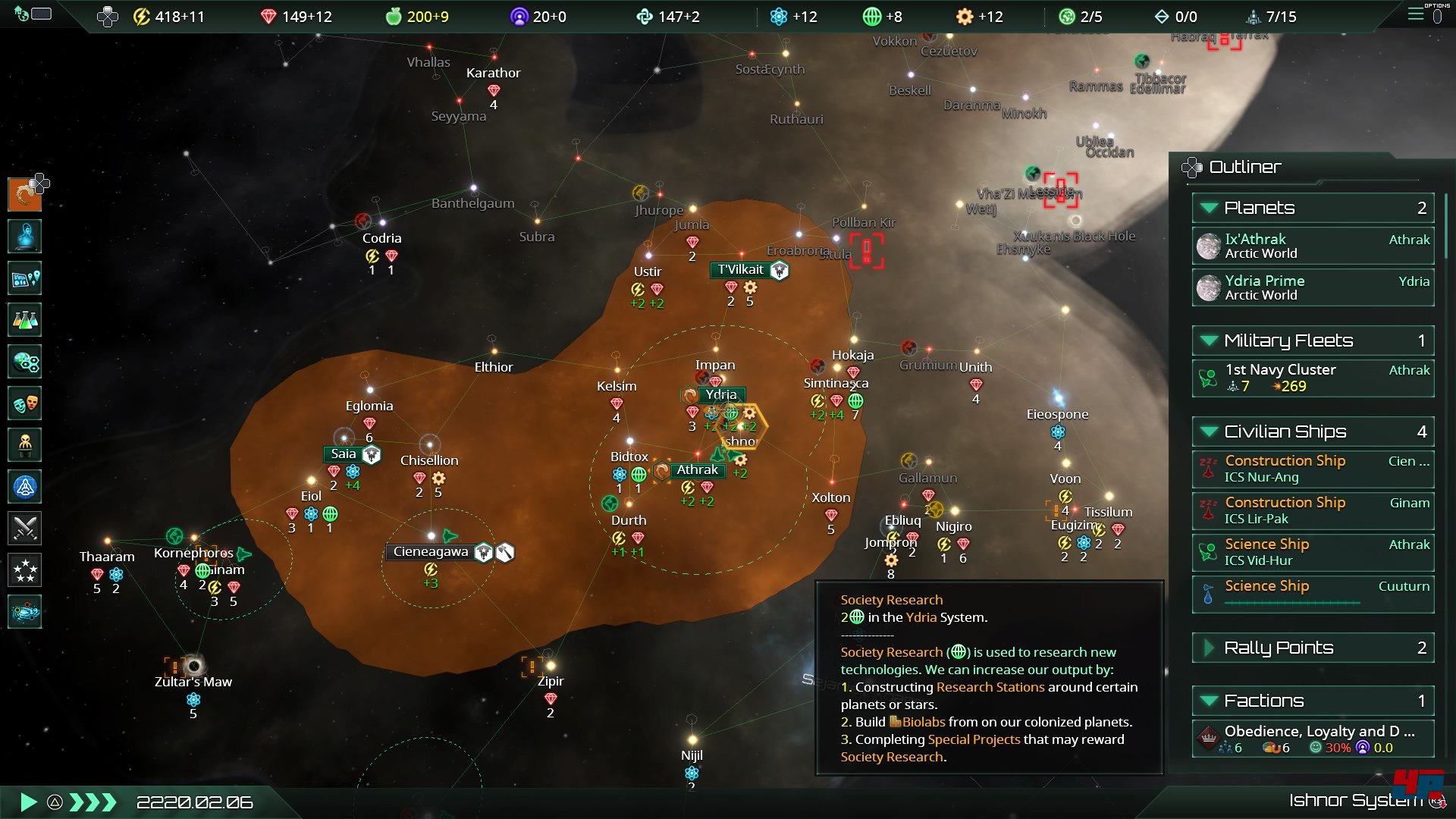
Task: Open the factions masks panel
Action: point(24,403)
